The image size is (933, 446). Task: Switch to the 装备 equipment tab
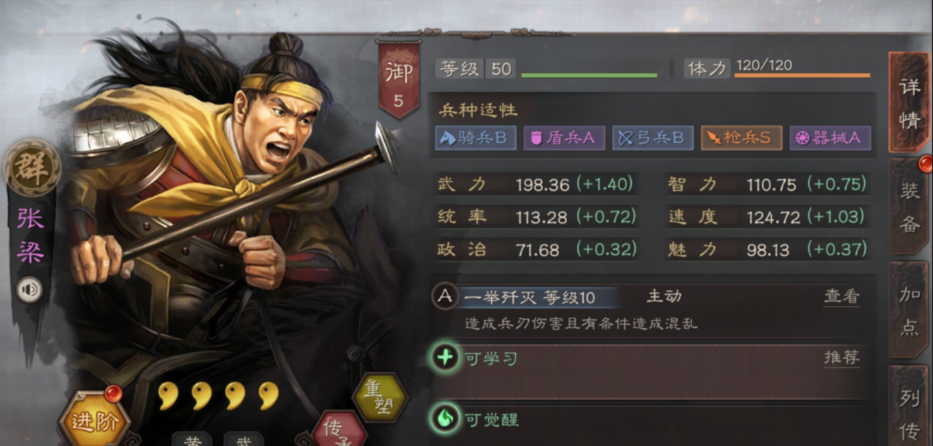pos(908,210)
